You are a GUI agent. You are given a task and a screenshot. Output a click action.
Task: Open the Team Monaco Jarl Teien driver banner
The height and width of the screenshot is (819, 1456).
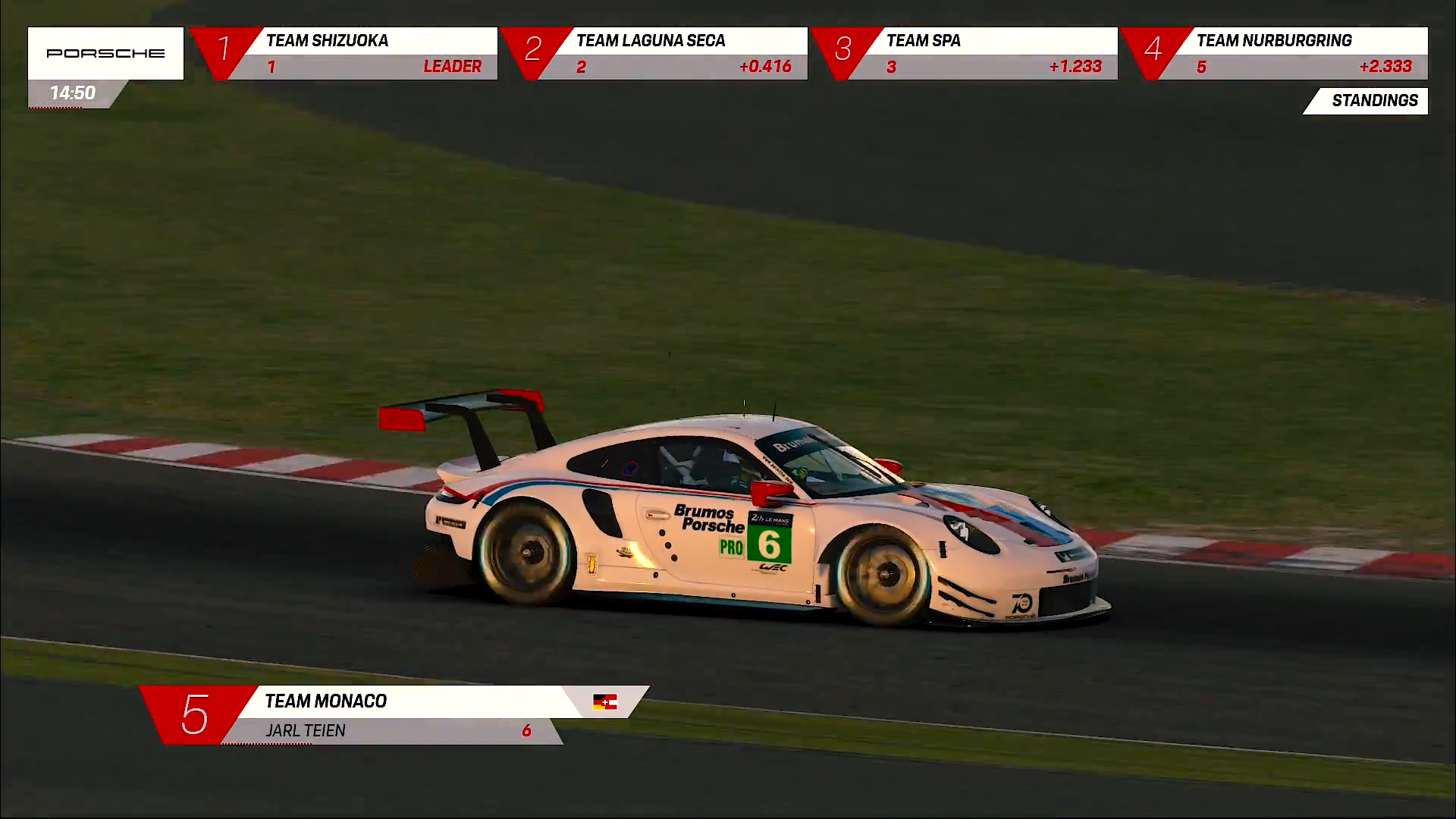tap(394, 715)
